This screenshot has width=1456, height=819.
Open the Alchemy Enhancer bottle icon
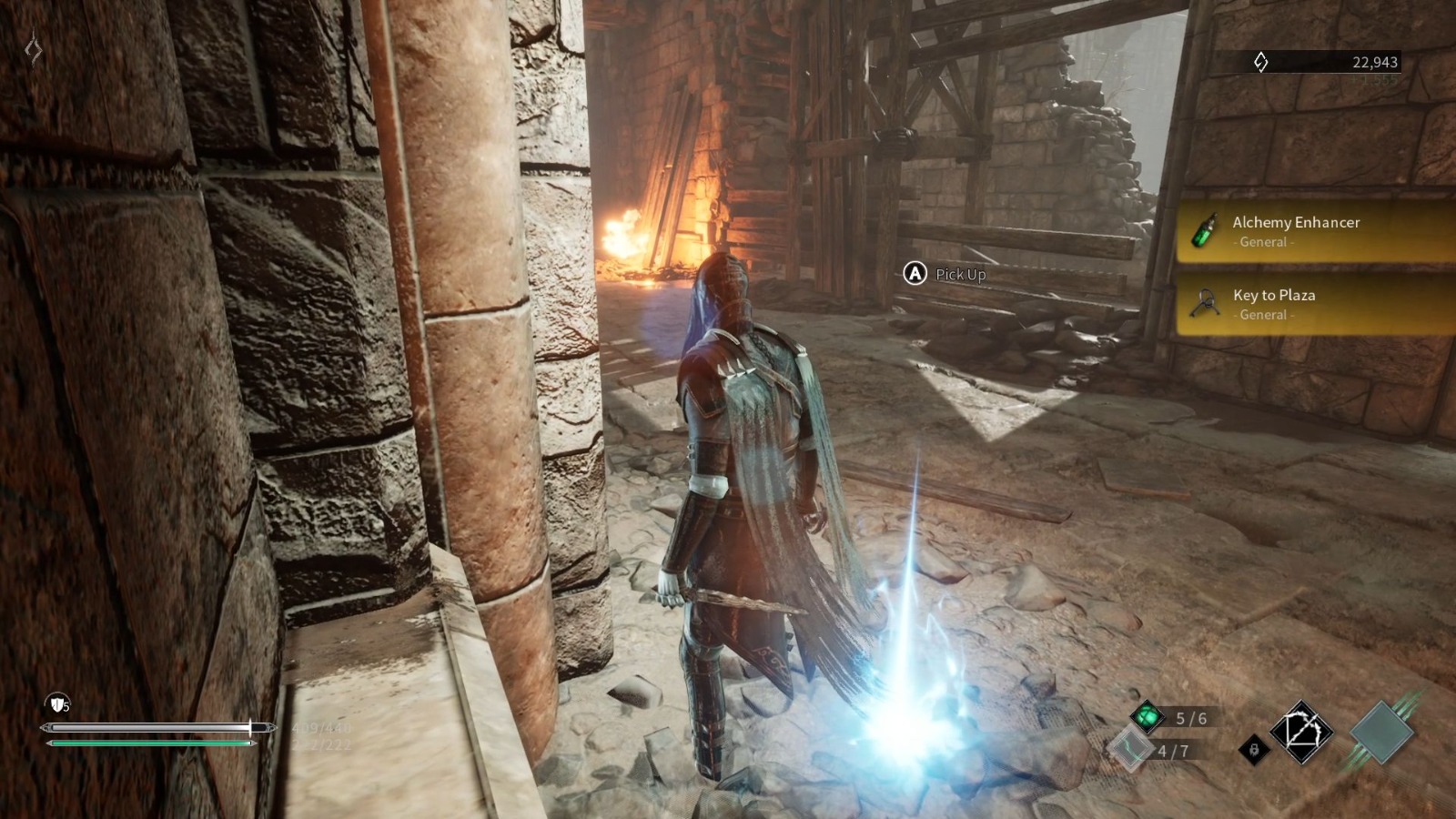(x=1205, y=231)
